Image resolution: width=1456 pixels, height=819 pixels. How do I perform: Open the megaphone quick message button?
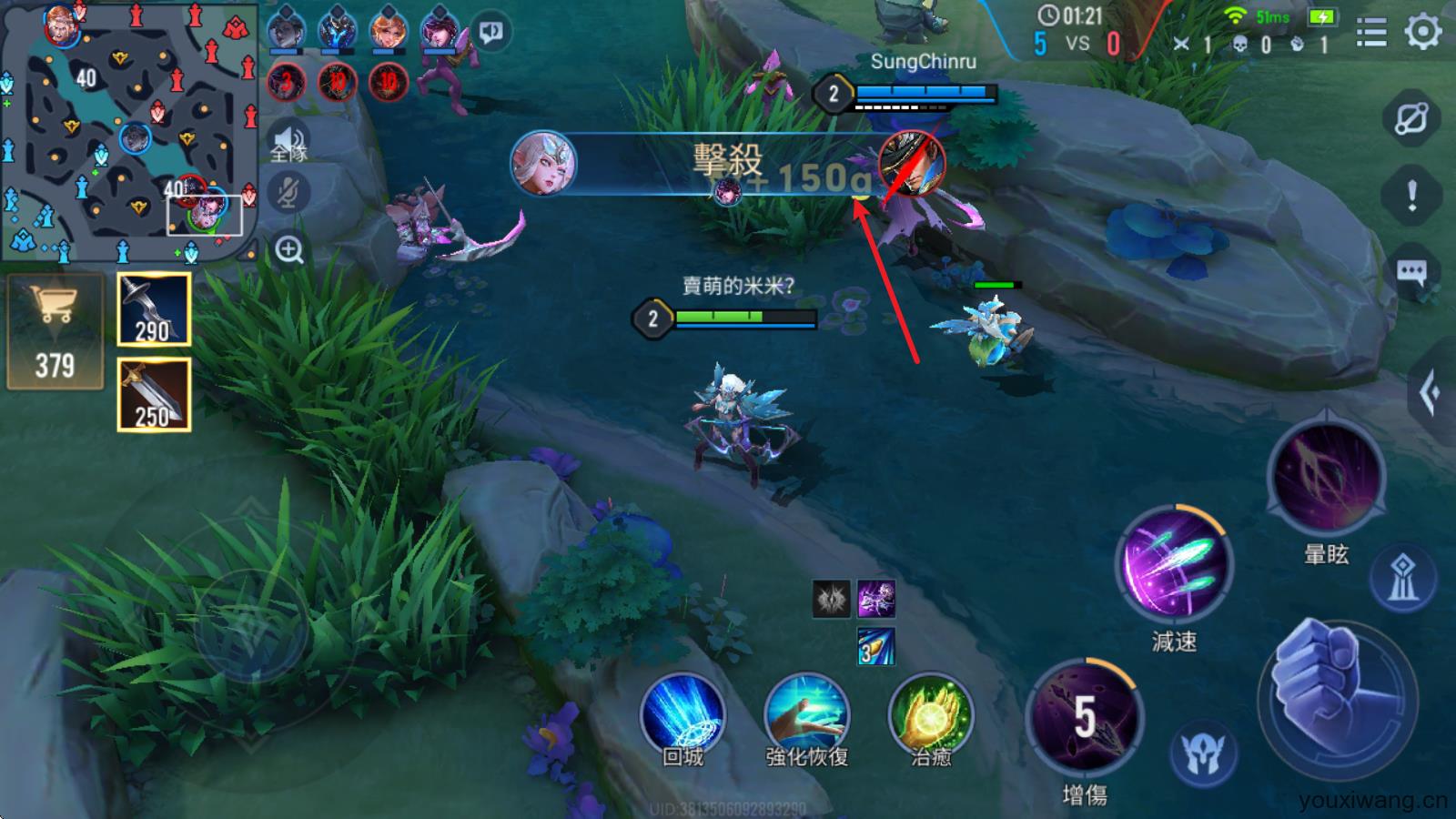(492, 33)
